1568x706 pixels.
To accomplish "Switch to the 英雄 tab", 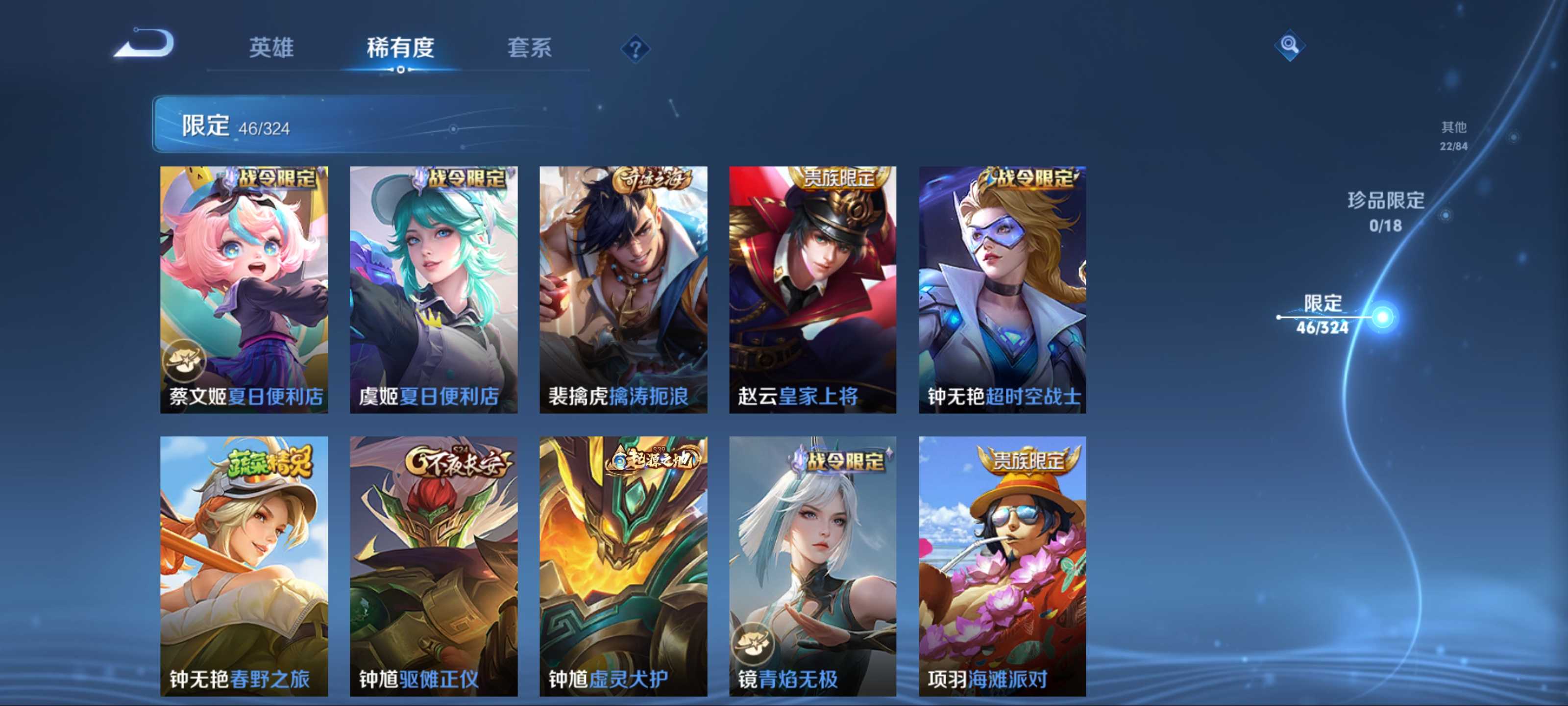I will click(x=271, y=47).
